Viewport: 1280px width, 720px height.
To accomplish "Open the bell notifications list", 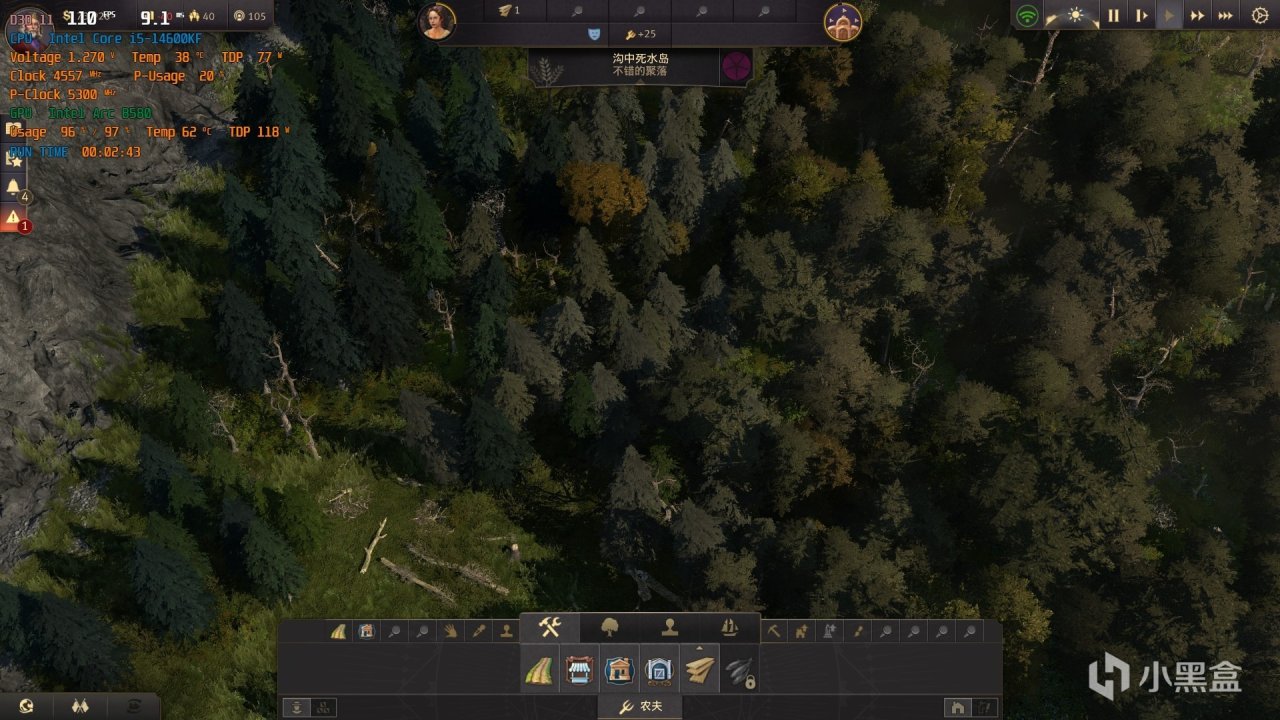I will pos(14,187).
